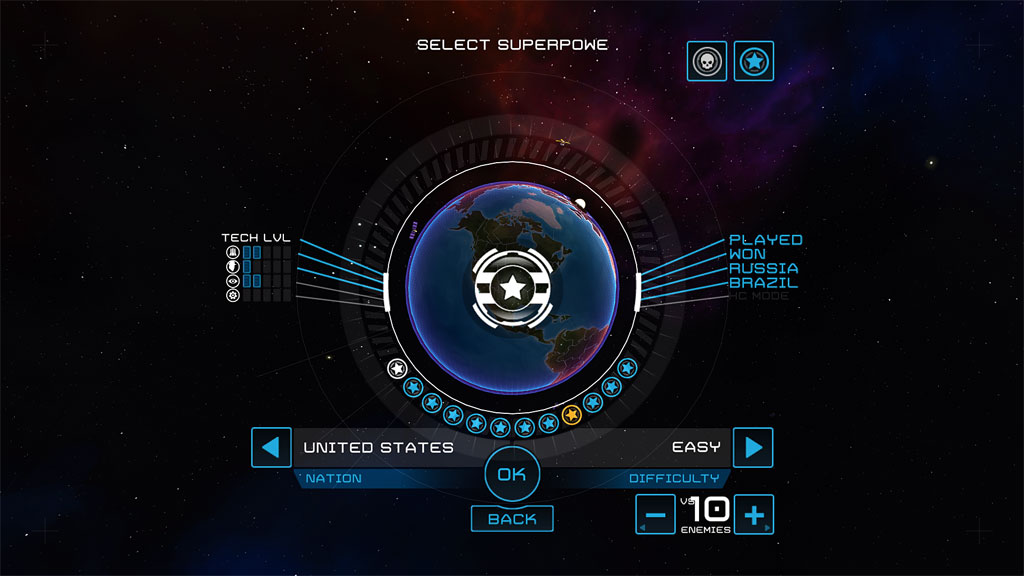Choose the white star nation marker
This screenshot has height=576, width=1024.
click(x=397, y=368)
